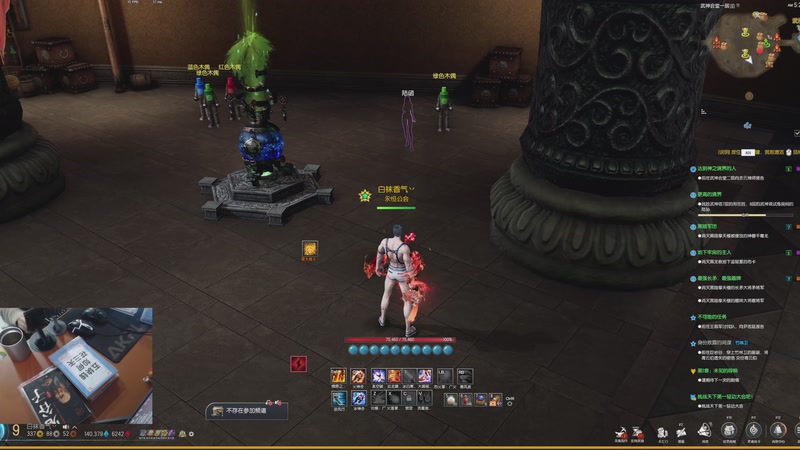Use the fiery spinning slash skill
Image resolution: width=800 pixels, height=450 pixels.
(358, 376)
